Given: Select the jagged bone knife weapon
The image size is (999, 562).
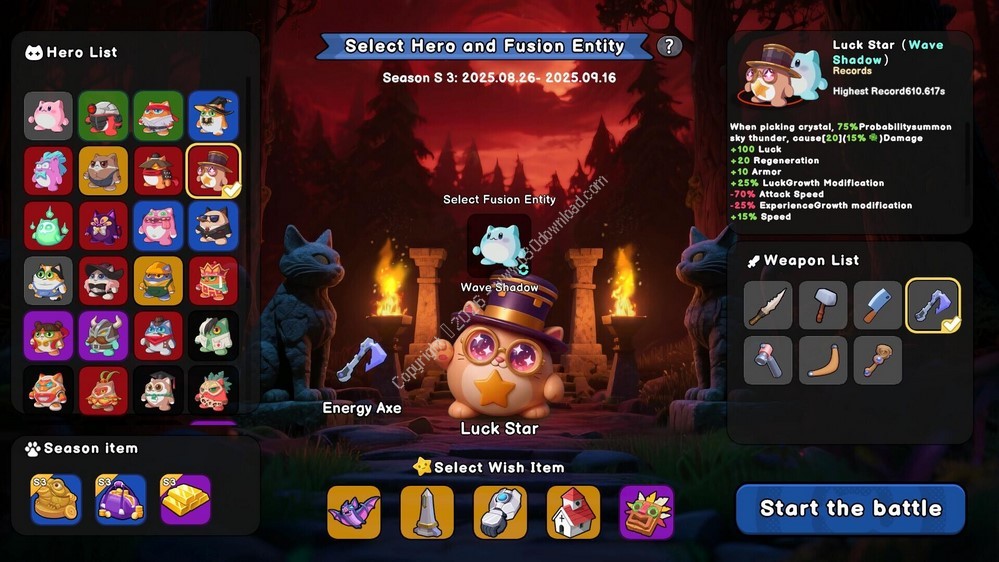Looking at the screenshot, I should (769, 305).
